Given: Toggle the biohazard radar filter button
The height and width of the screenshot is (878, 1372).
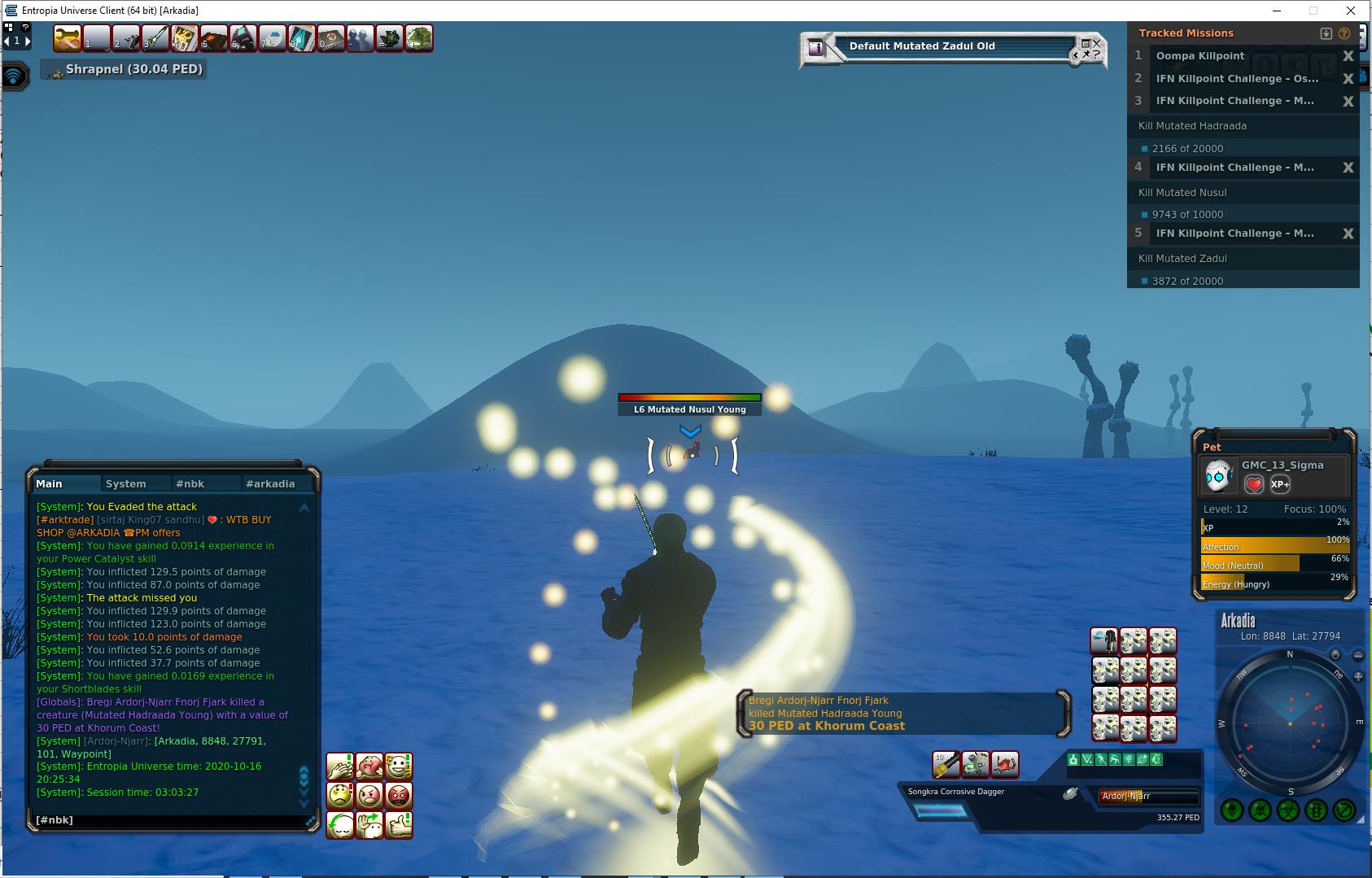Looking at the screenshot, I should [x=1288, y=810].
